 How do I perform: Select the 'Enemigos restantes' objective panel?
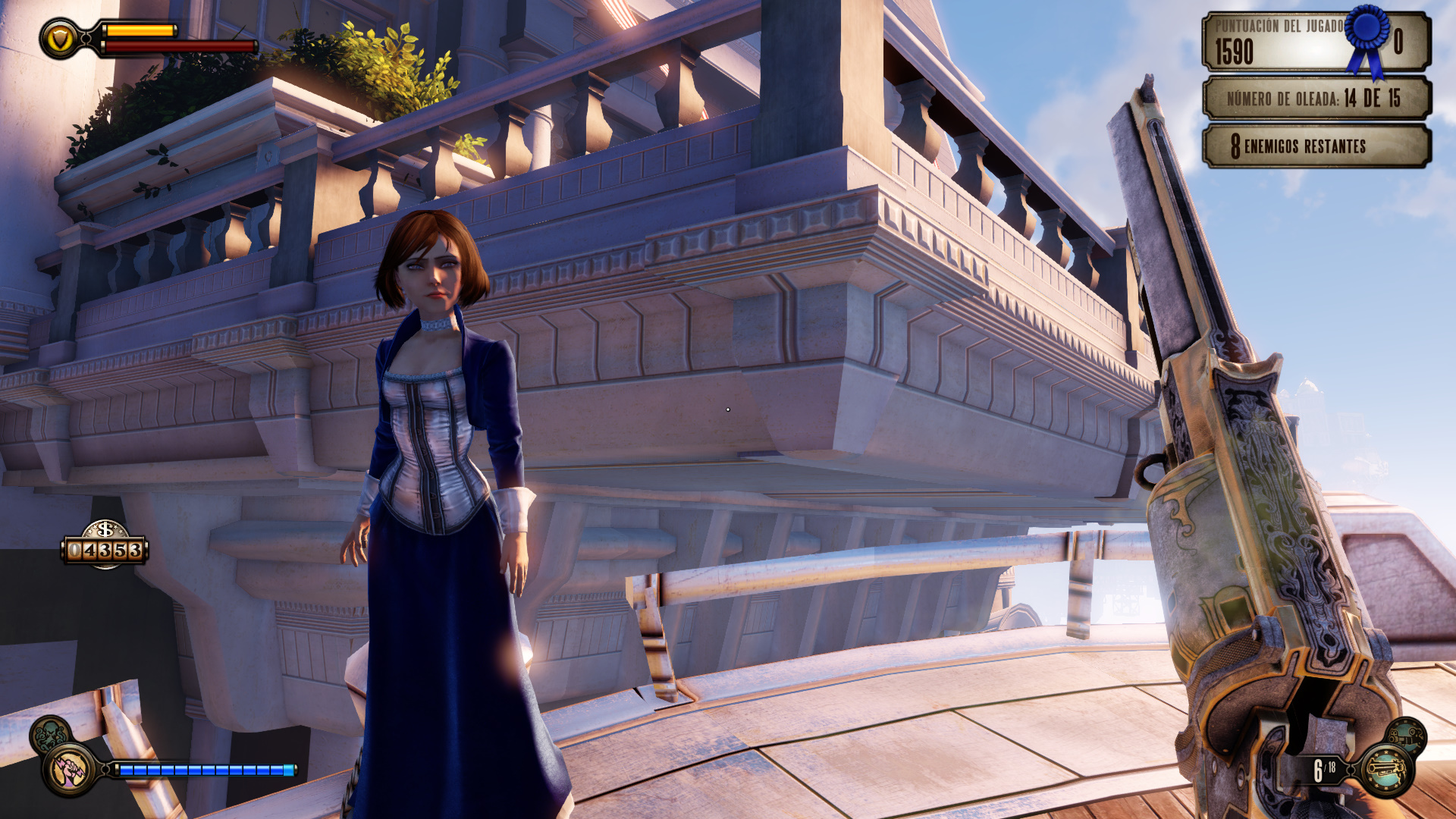[1316, 146]
